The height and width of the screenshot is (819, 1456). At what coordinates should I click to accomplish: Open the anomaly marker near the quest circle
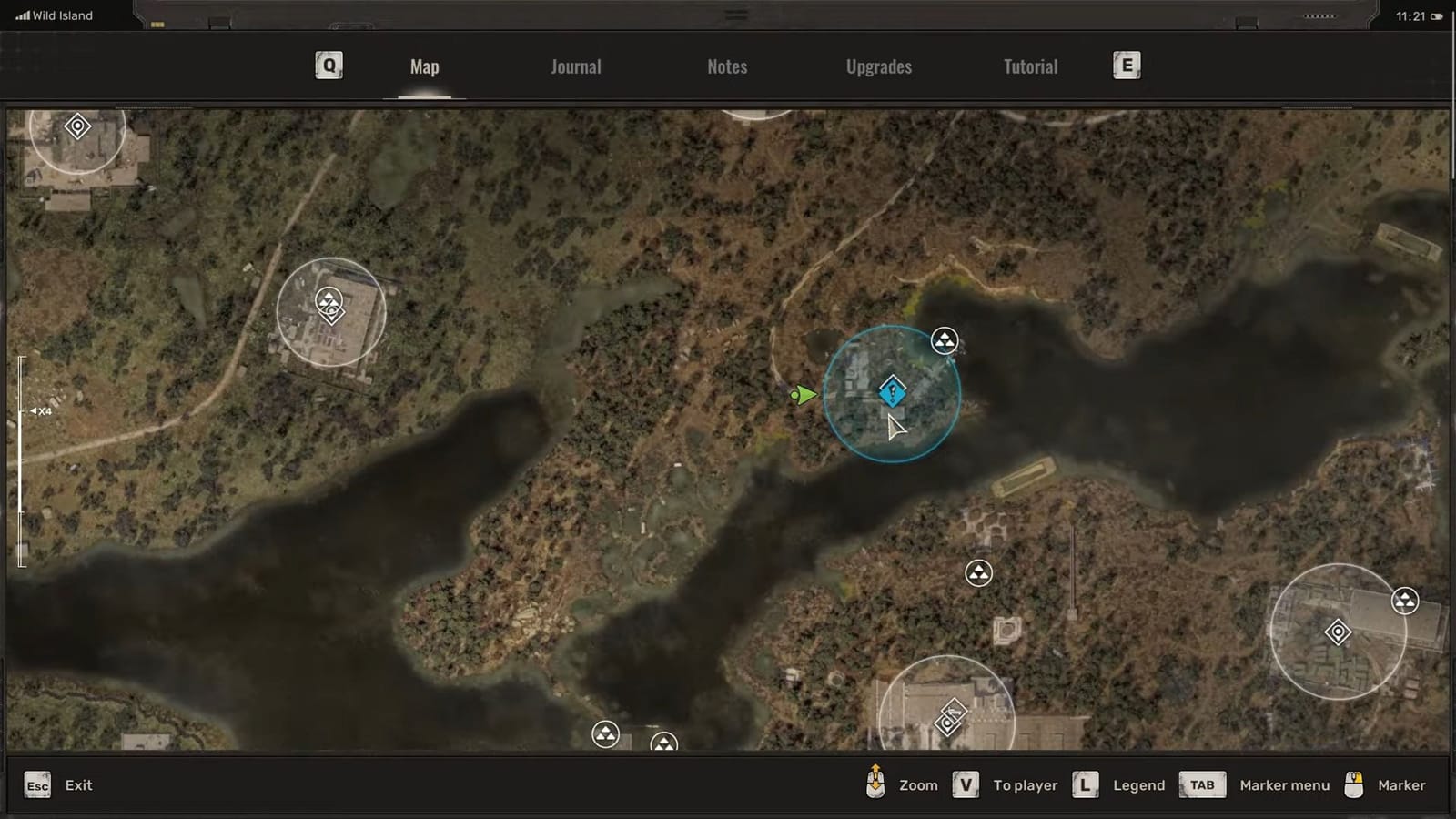pos(945,341)
